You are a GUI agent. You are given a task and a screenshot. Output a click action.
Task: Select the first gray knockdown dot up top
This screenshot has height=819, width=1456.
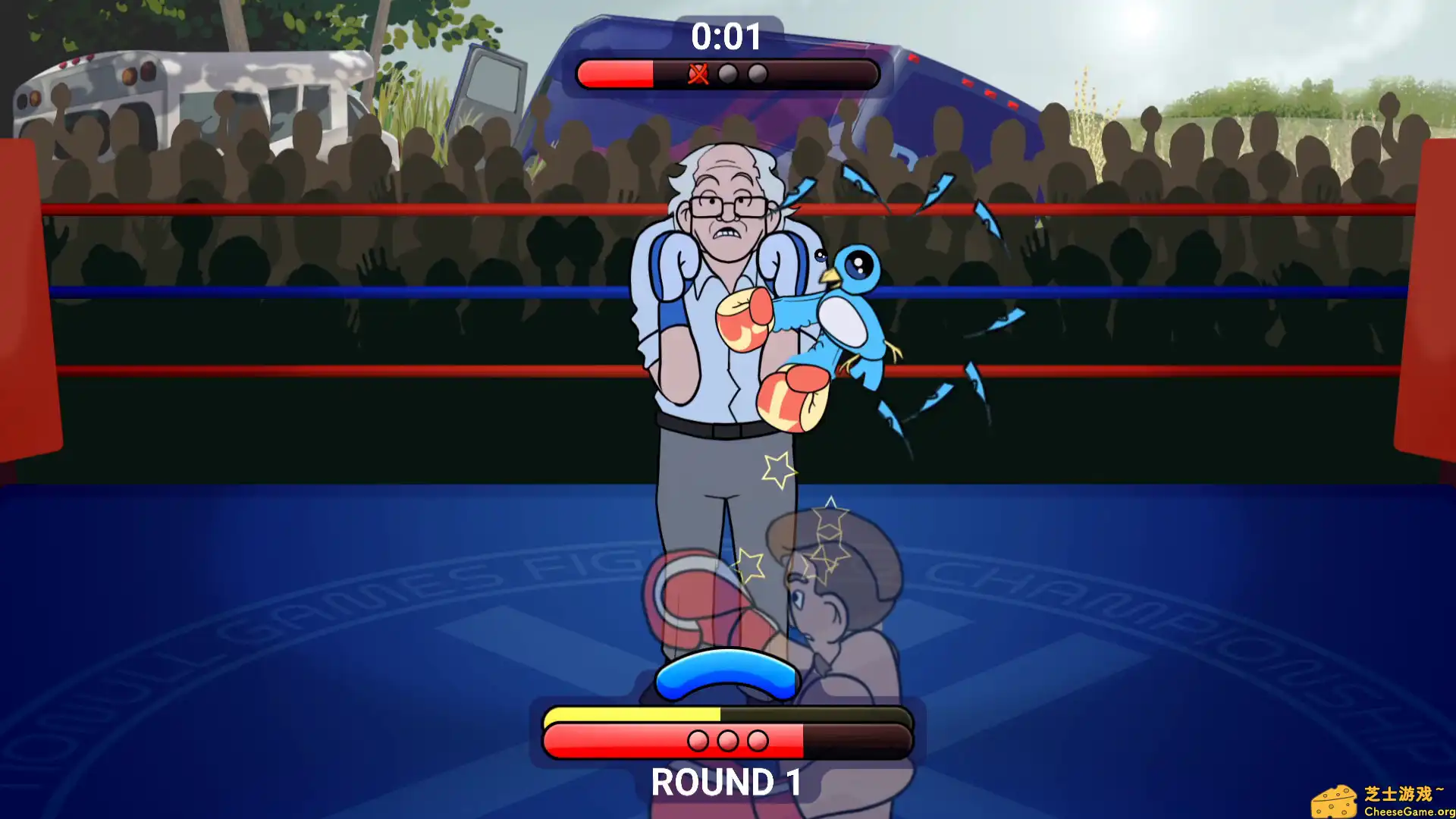pos(727,74)
